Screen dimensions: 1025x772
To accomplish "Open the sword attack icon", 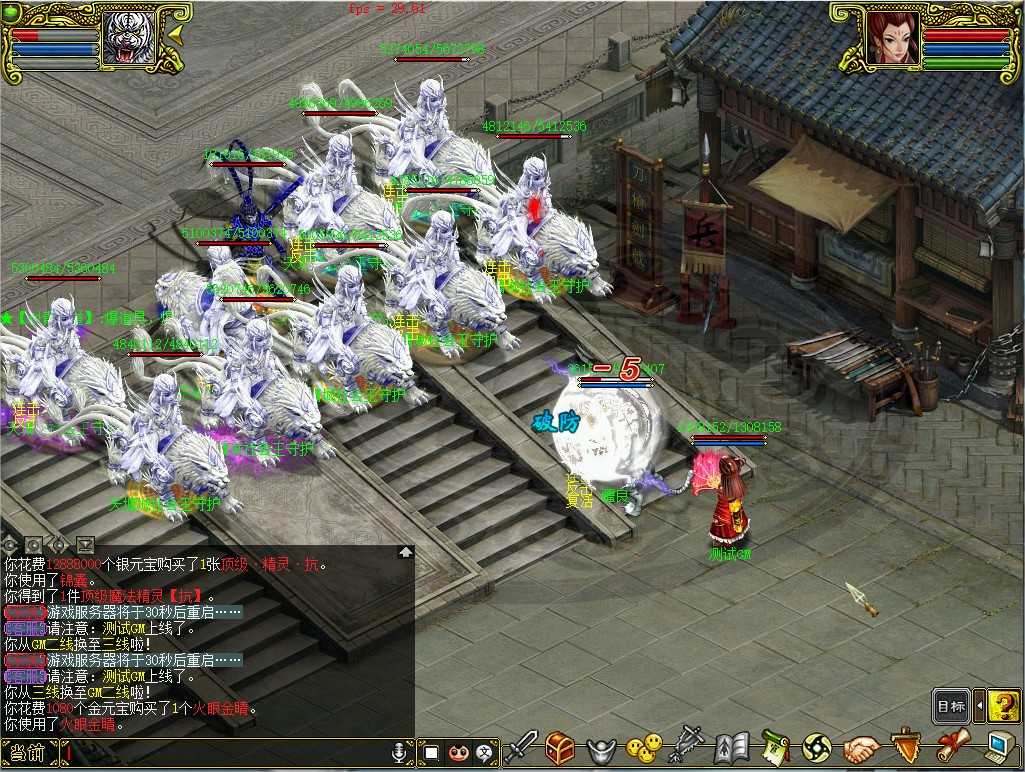I will (521, 747).
